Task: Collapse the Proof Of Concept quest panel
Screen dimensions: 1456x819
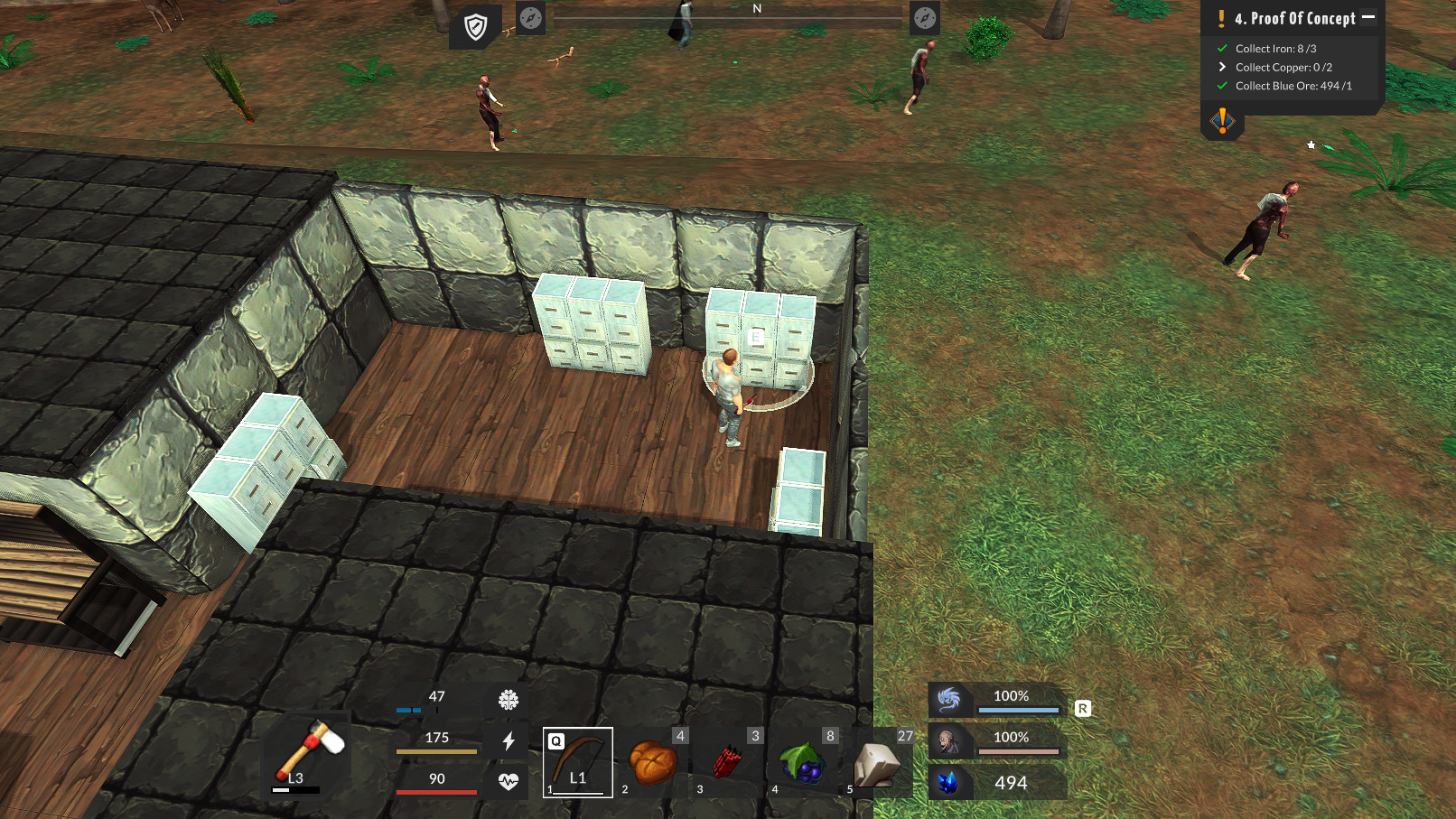Action: [1367, 15]
